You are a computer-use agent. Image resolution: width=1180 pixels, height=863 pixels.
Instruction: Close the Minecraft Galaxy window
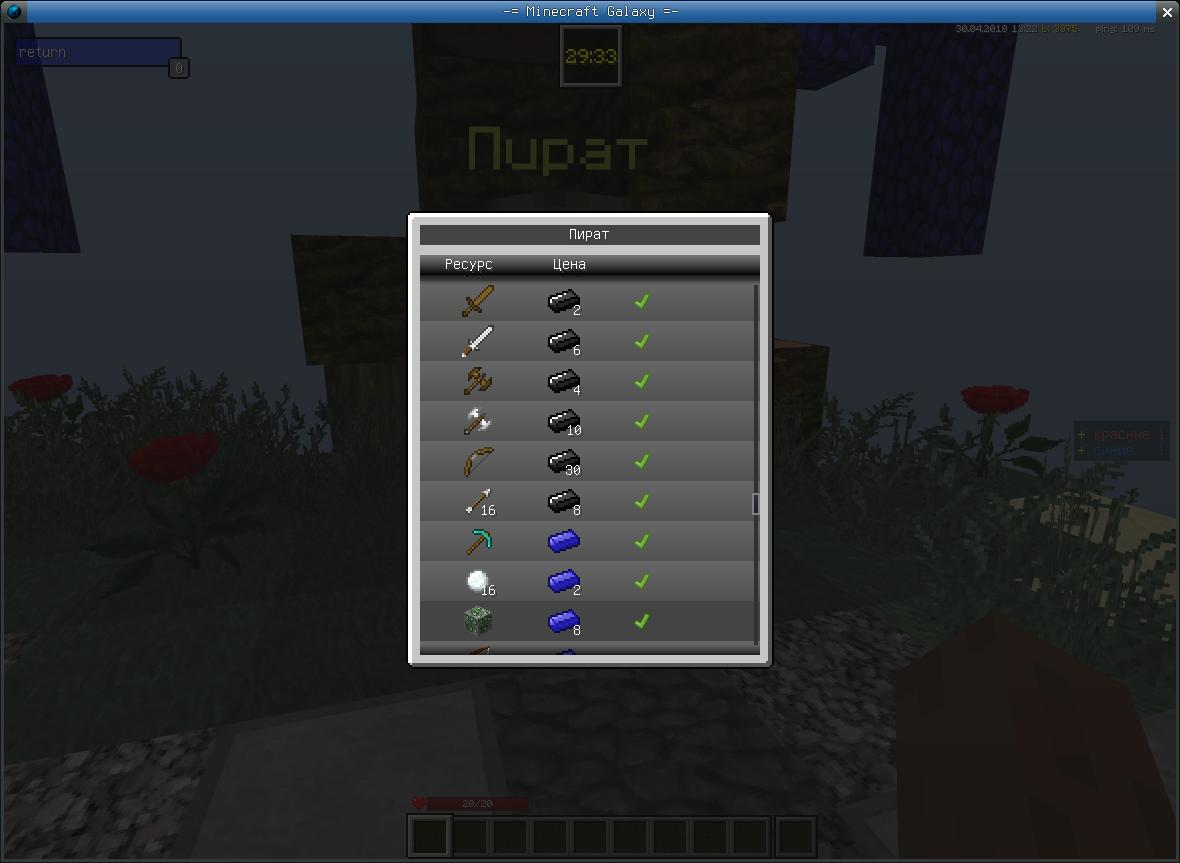pos(1167,12)
